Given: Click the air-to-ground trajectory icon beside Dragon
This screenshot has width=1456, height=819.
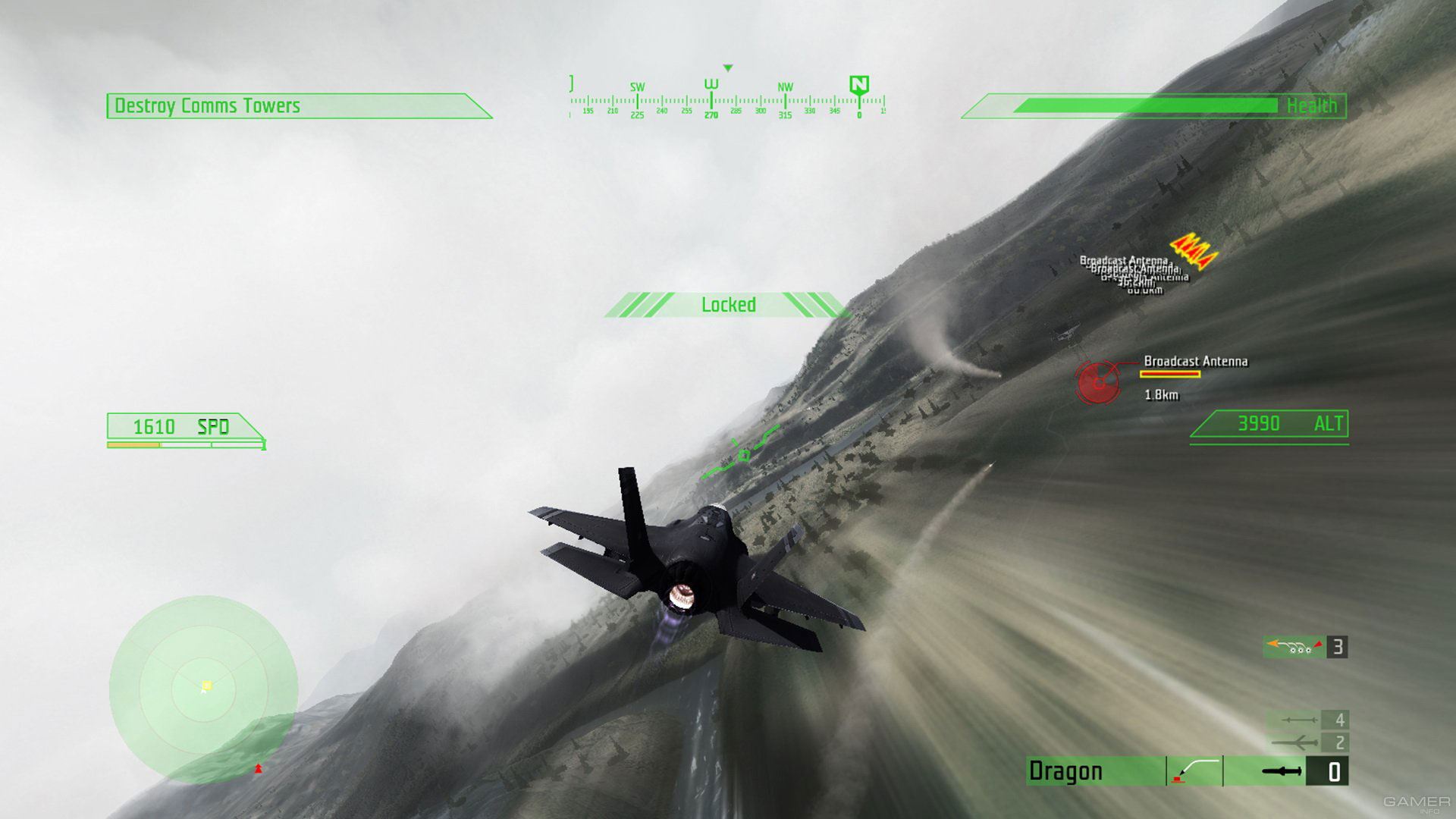Looking at the screenshot, I should click(x=1195, y=771).
